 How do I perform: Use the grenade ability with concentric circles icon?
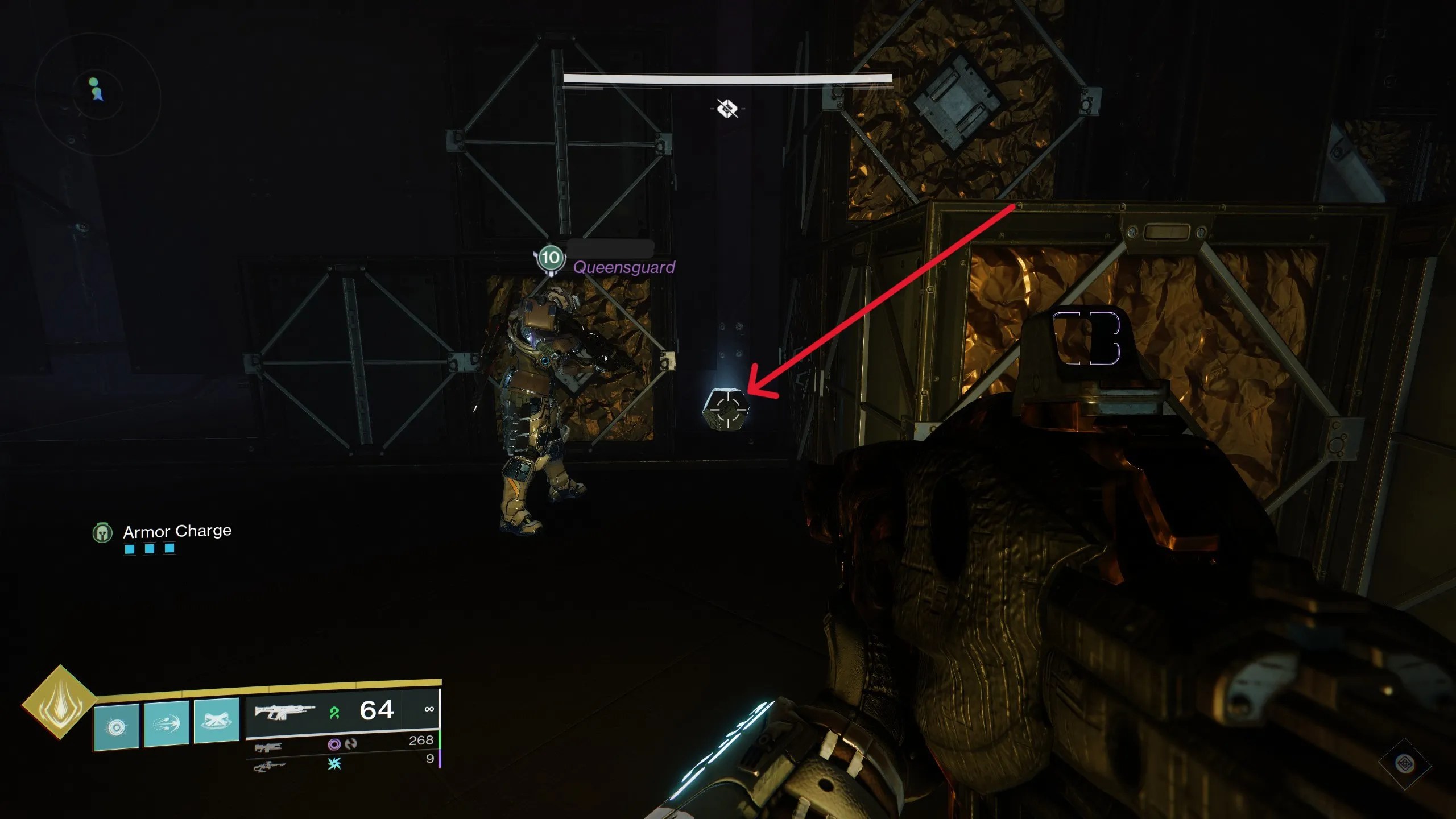point(117,726)
